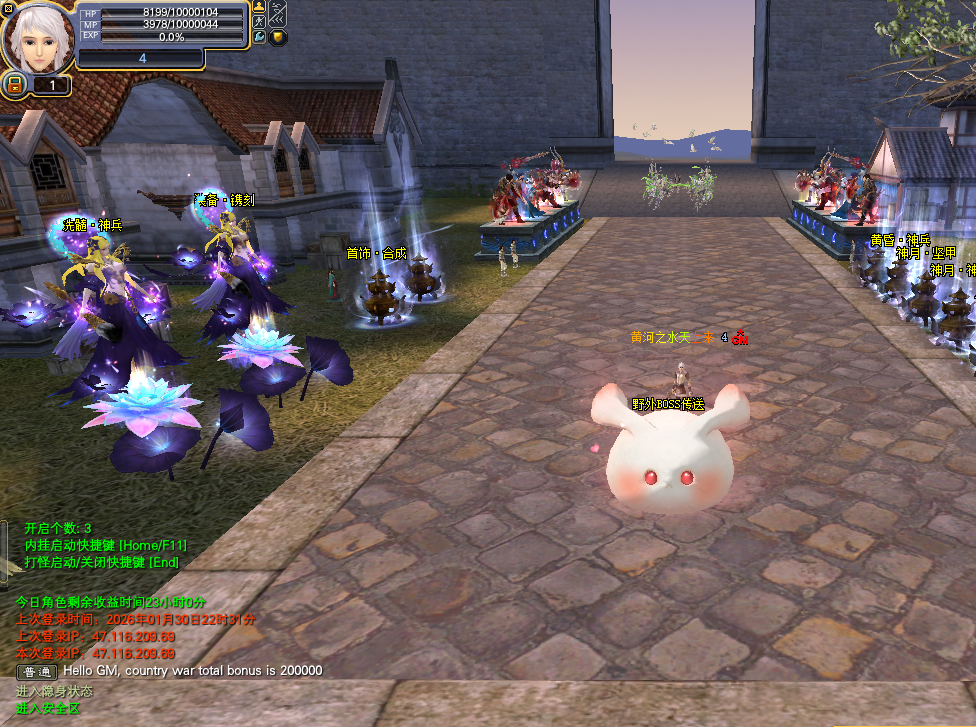Viewport: 976px width, 727px height.
Task: Toggle the running figure icon
Action: click(260, 21)
